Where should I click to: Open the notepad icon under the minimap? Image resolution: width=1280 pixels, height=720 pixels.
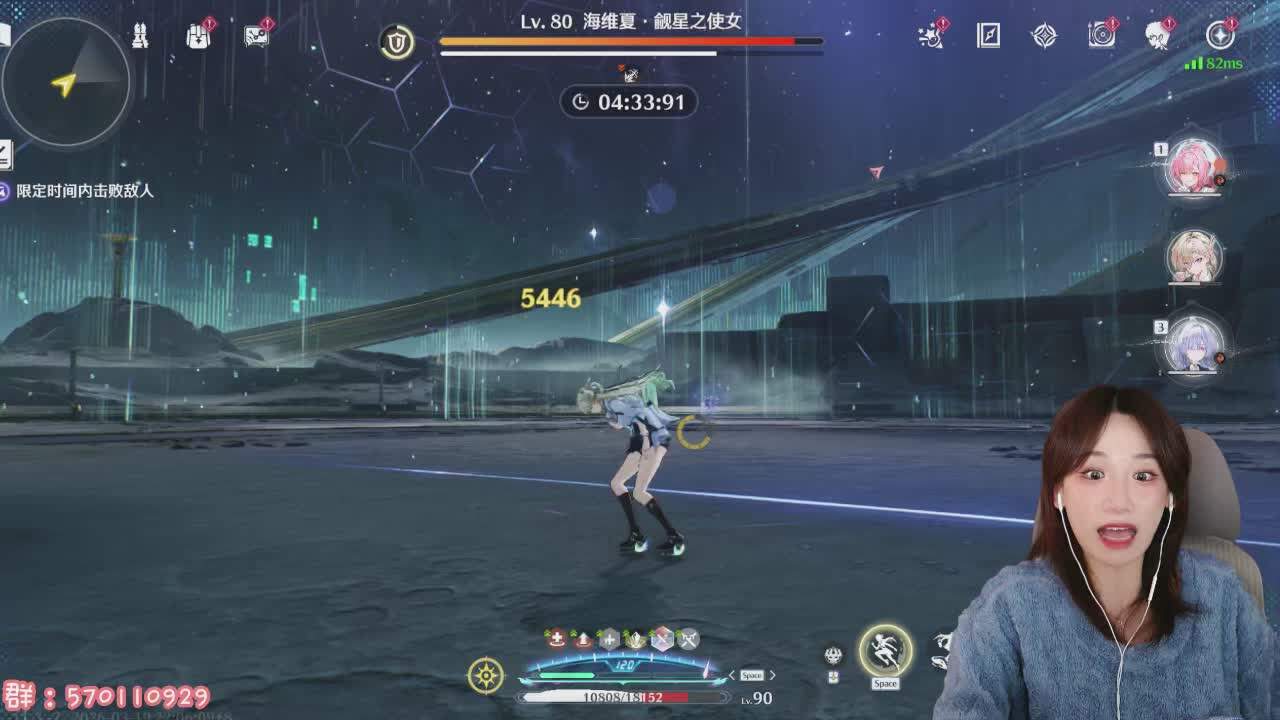pos(5,154)
